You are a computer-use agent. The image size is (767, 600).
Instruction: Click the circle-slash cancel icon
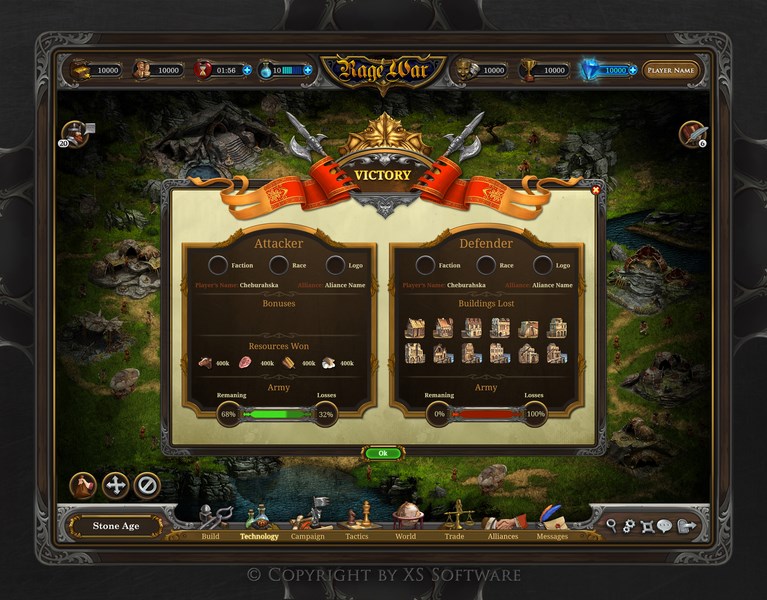[147, 485]
